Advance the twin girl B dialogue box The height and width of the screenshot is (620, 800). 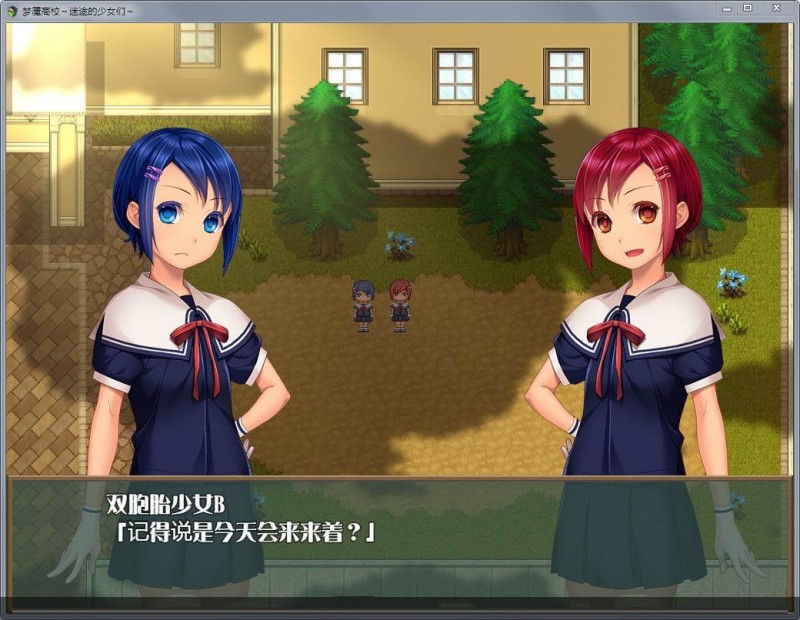click(x=398, y=530)
